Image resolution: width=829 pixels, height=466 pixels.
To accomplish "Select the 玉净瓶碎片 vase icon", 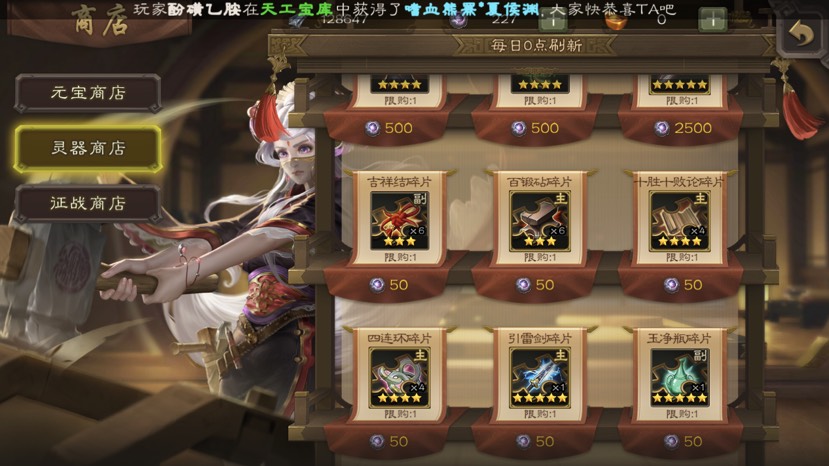I will pos(679,375).
